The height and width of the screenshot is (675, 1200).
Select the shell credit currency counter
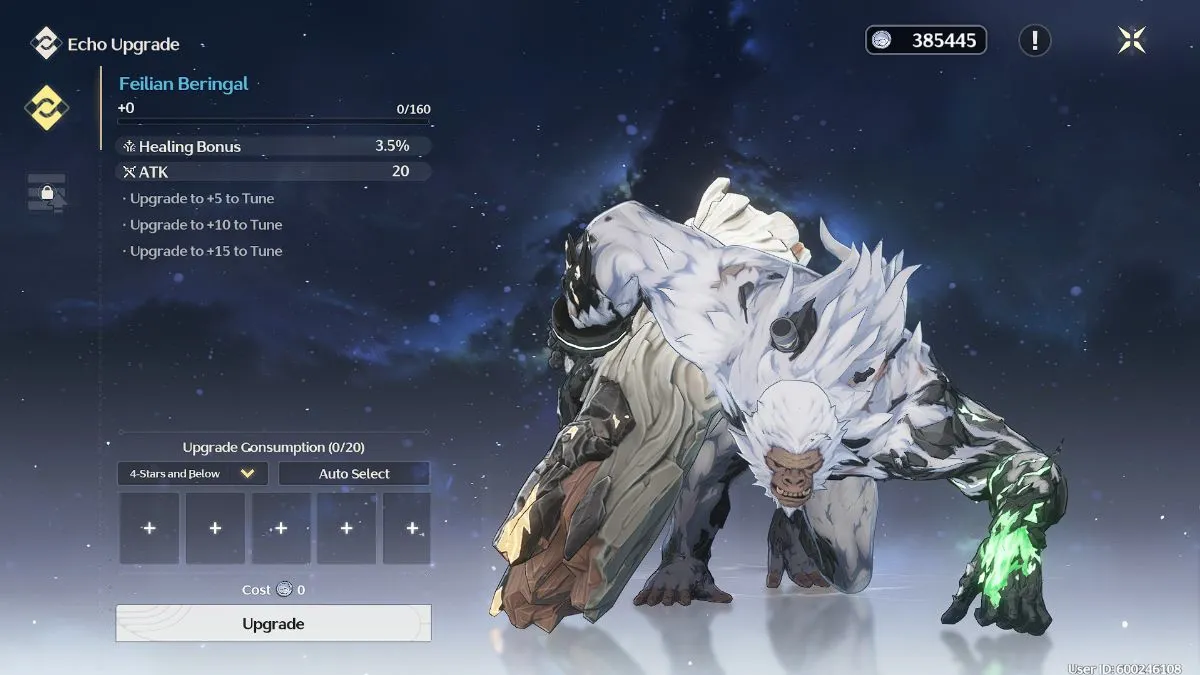(926, 40)
